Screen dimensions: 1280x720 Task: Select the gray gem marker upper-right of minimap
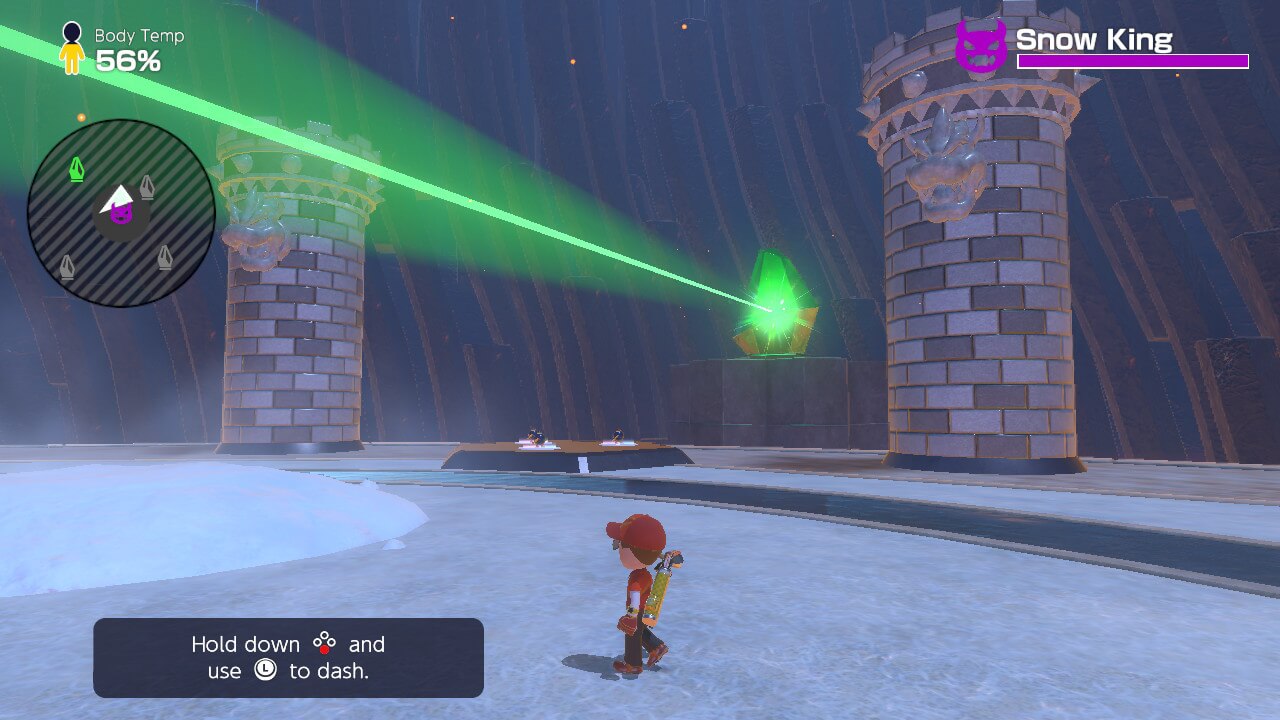[x=148, y=187]
